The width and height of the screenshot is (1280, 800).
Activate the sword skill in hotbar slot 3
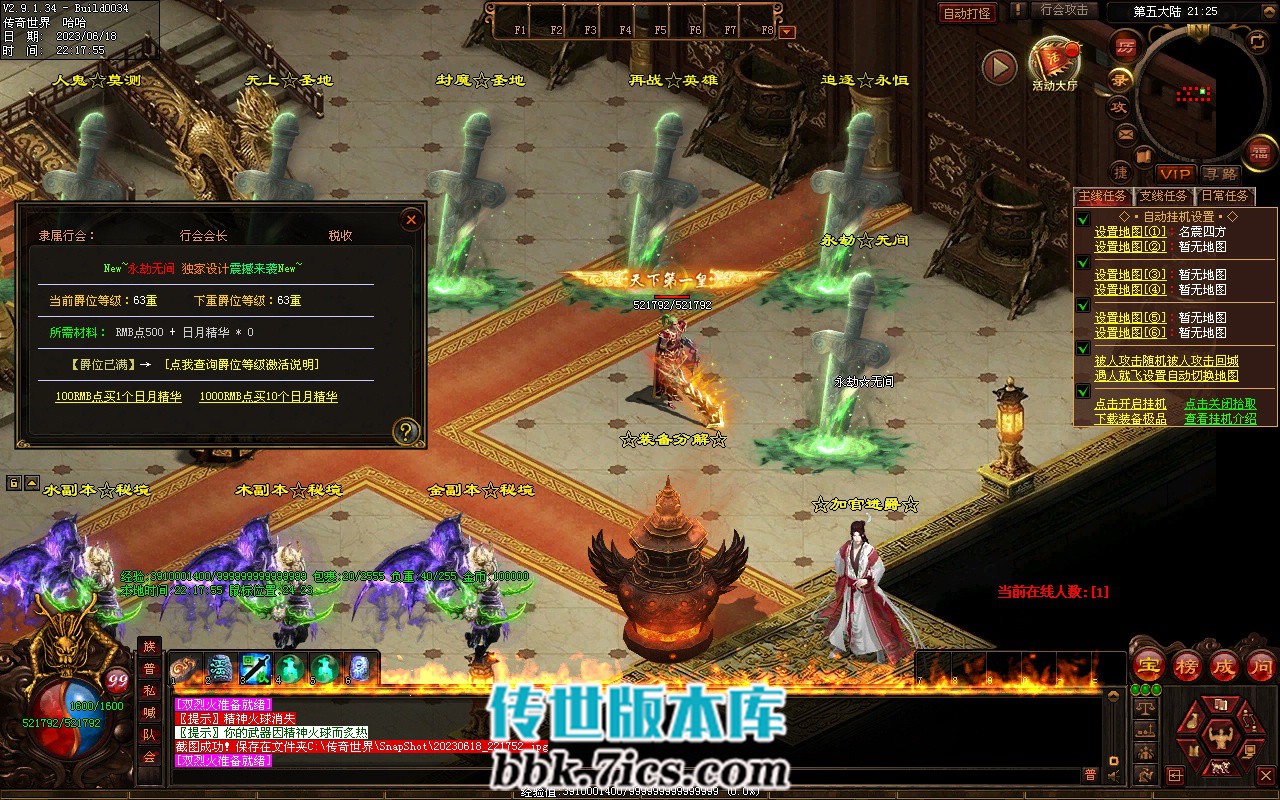tap(255, 668)
